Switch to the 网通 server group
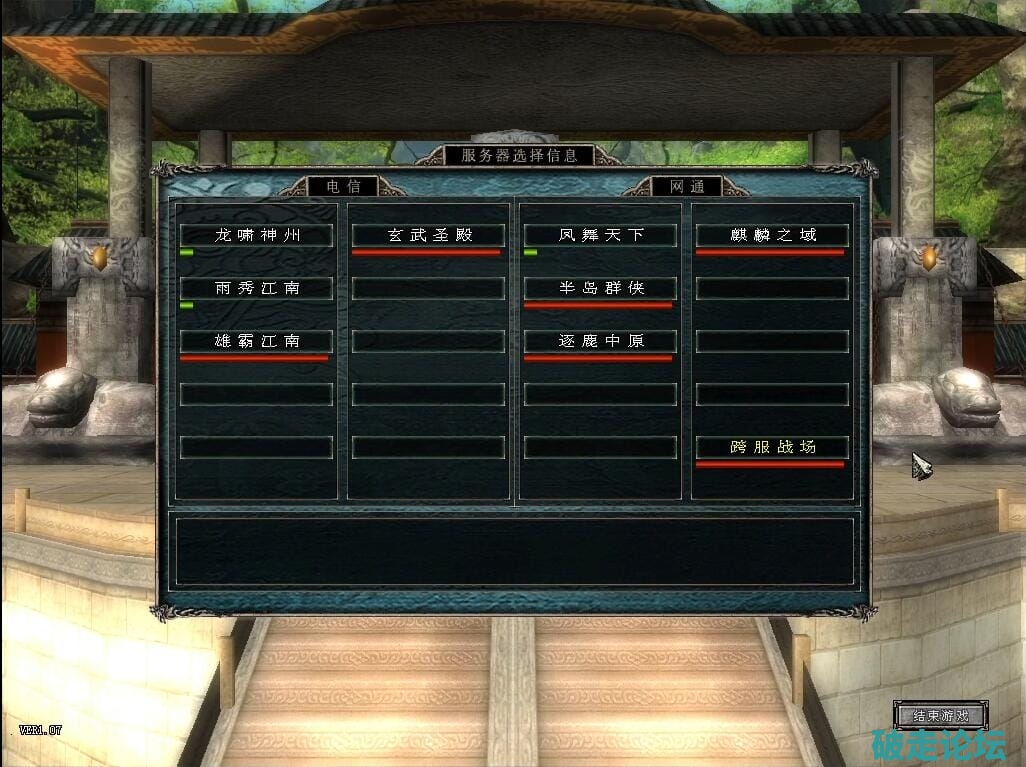Screen dimensions: 1026x767 [686, 186]
